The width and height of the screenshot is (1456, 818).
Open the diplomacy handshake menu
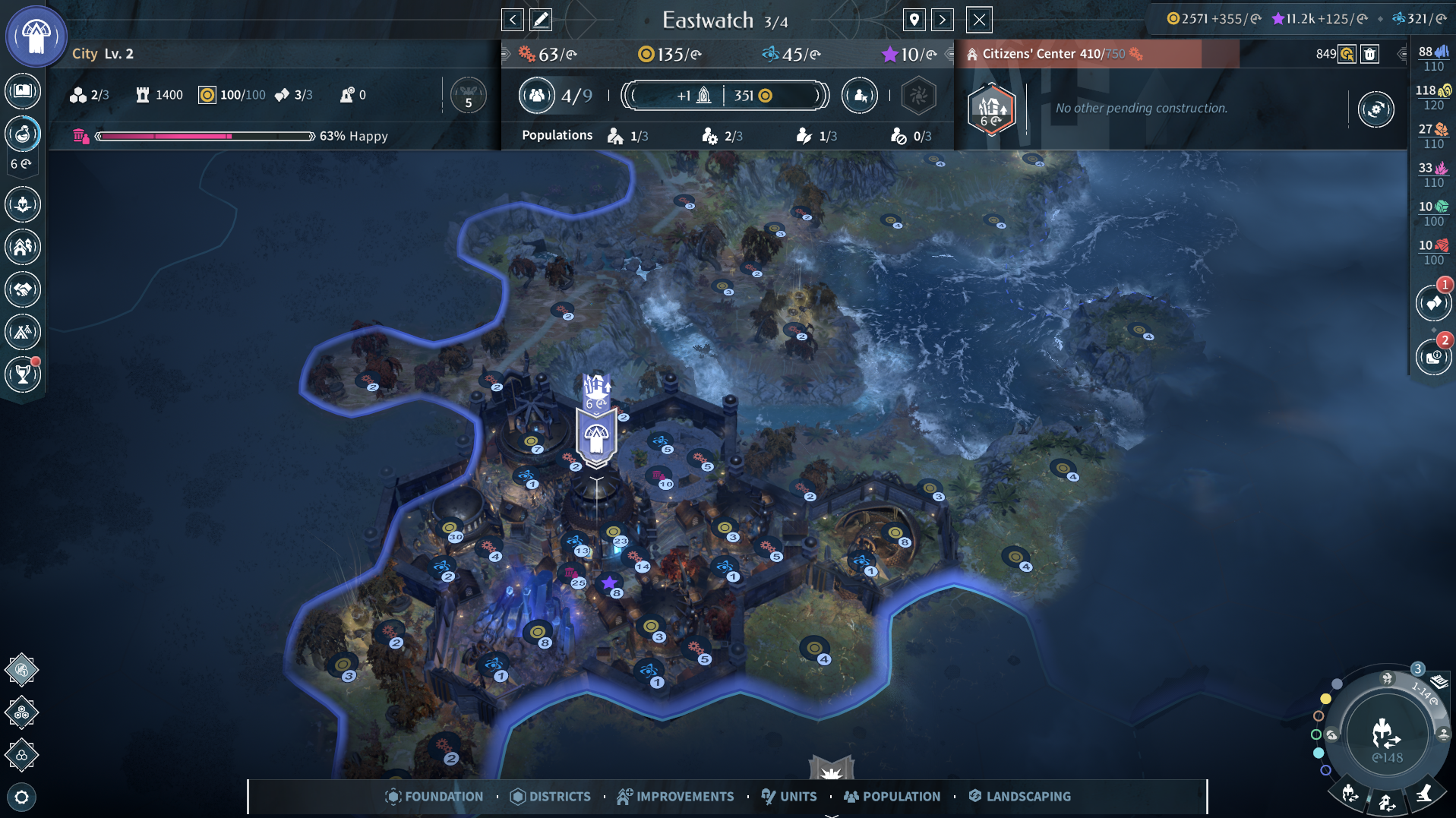23,289
